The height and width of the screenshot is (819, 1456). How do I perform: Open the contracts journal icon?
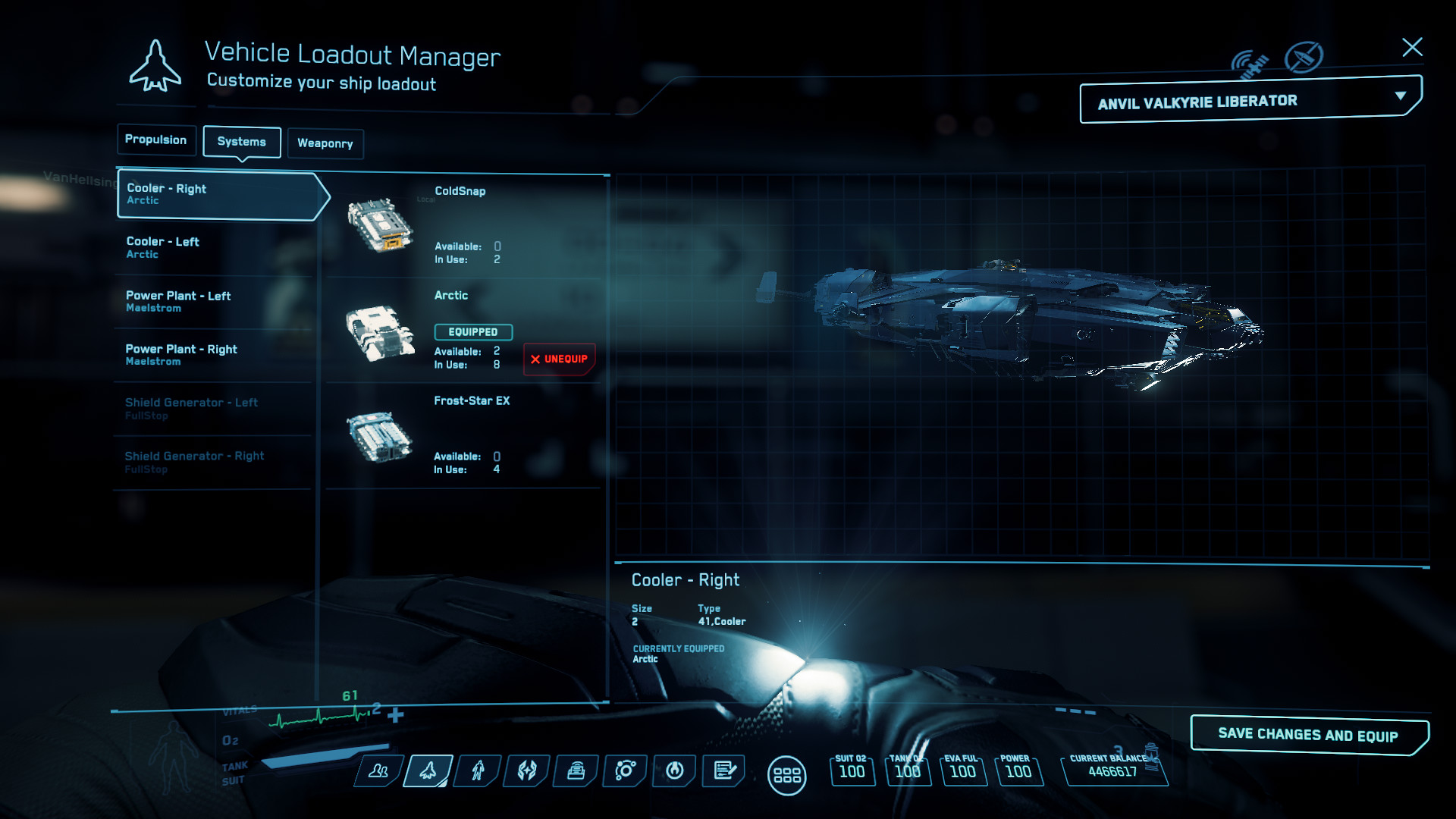click(x=723, y=771)
